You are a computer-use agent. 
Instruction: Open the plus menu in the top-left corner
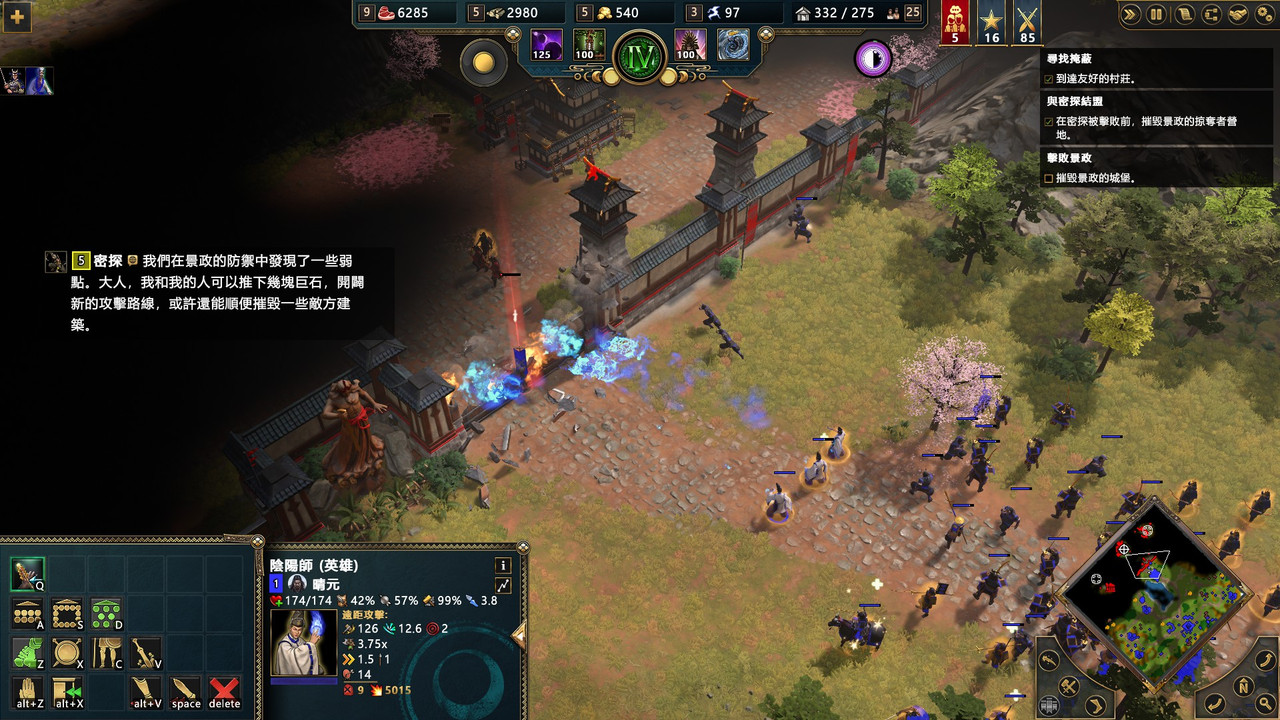[x=17, y=17]
